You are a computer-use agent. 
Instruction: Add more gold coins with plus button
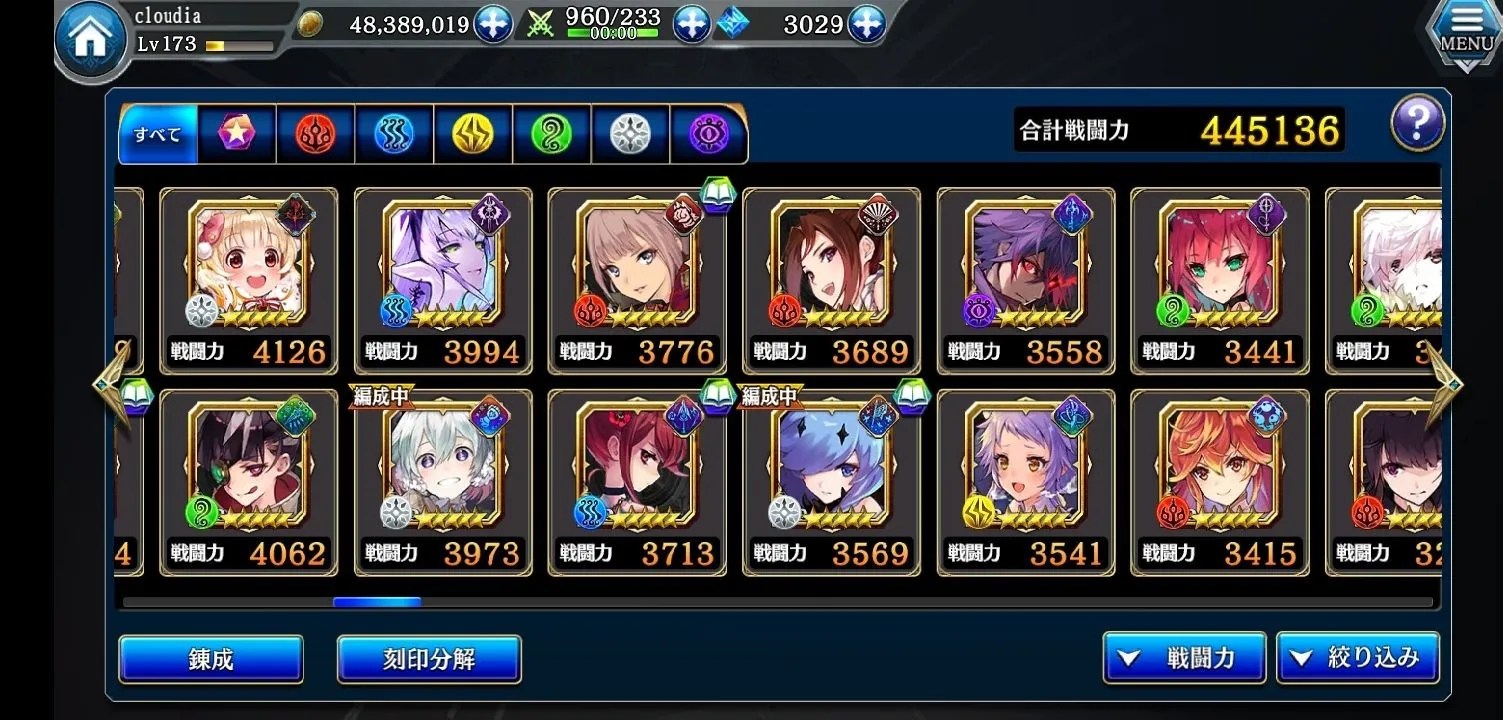492,24
